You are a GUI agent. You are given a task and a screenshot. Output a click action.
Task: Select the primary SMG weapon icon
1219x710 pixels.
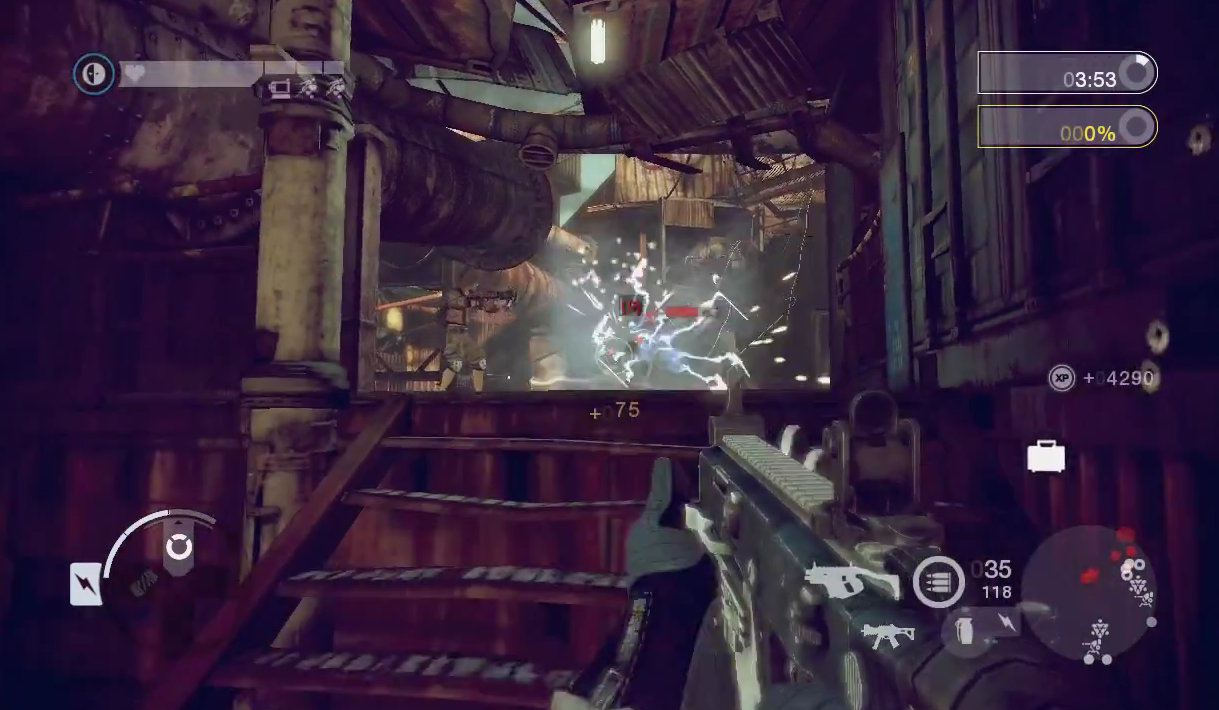click(851, 579)
